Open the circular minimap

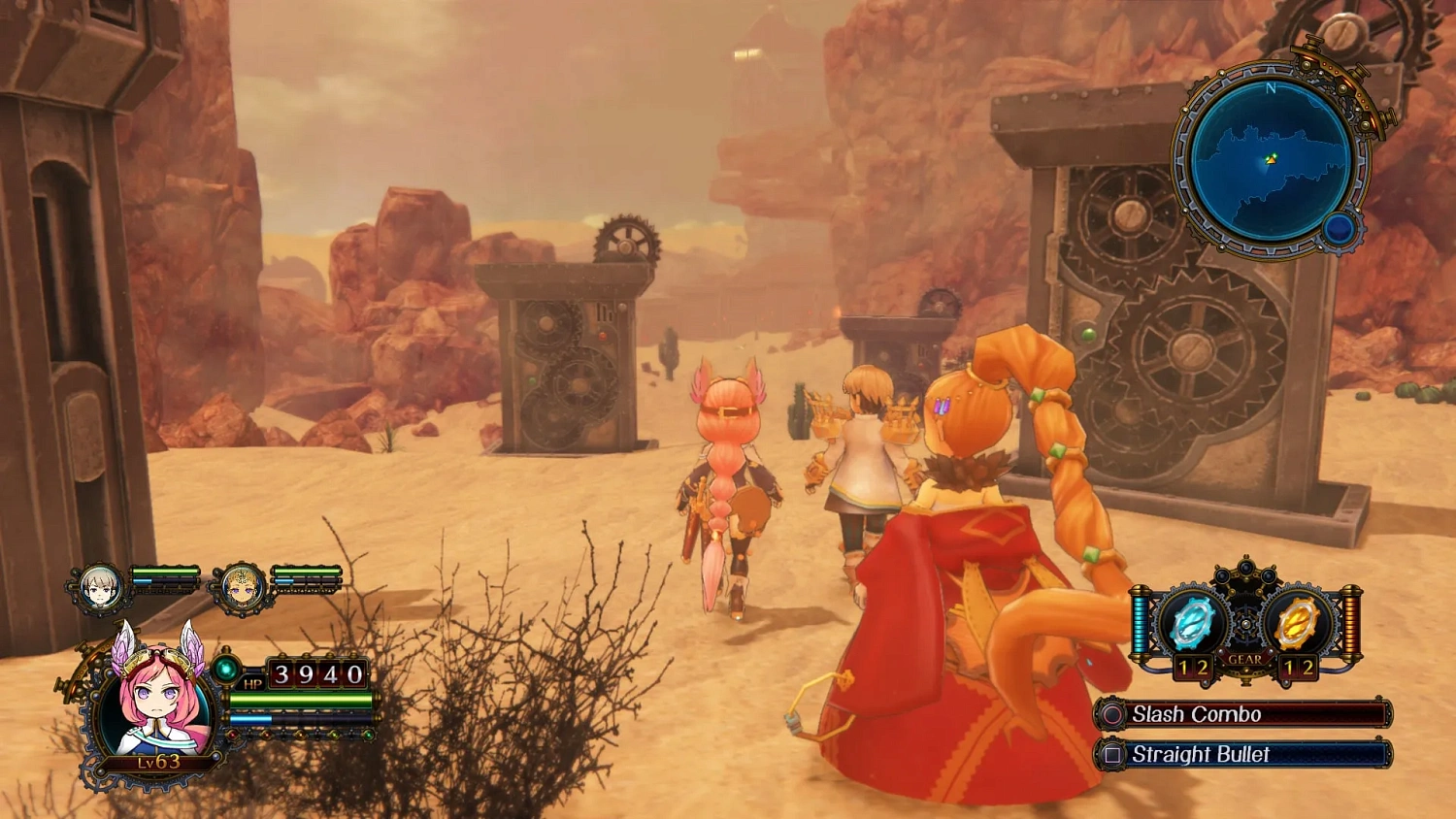[x=1270, y=159]
